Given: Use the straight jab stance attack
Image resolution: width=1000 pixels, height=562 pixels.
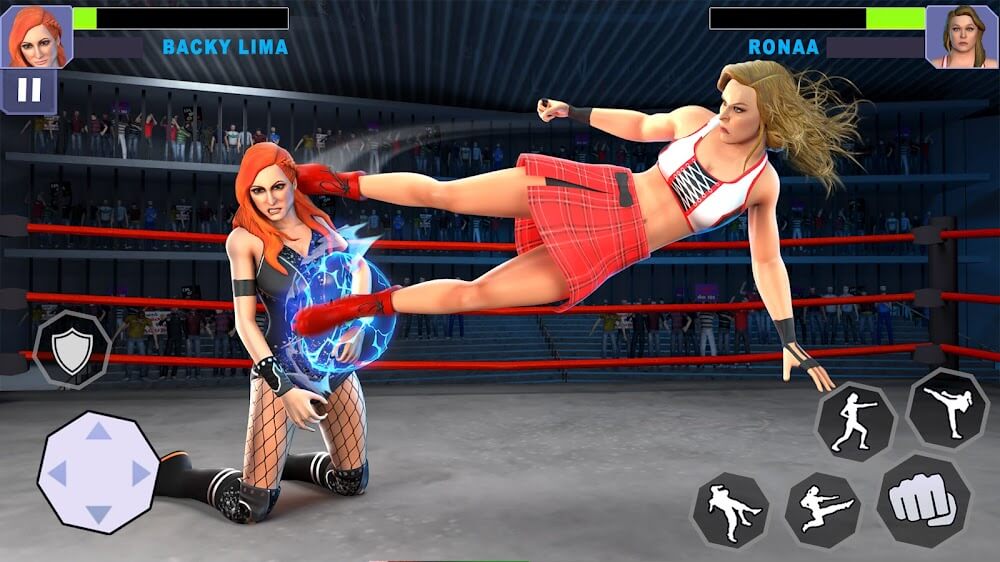Looking at the screenshot, I should (855, 422).
